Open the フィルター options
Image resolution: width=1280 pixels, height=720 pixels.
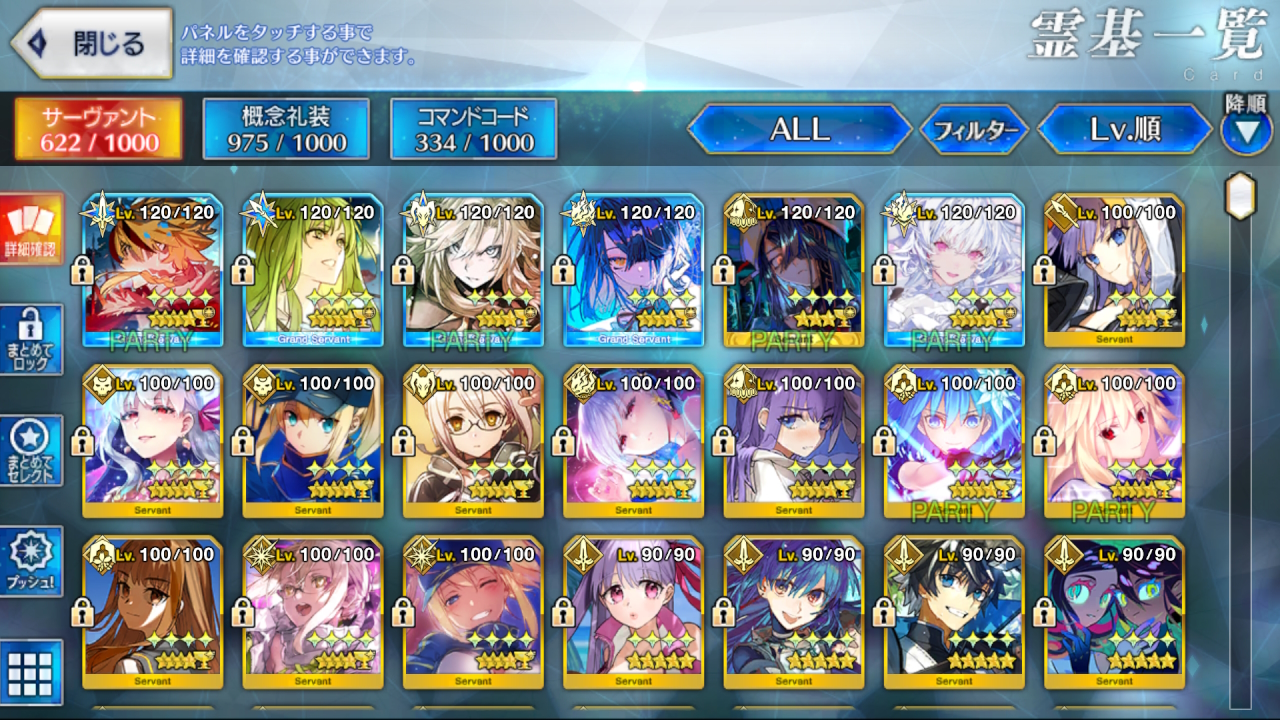tap(974, 129)
